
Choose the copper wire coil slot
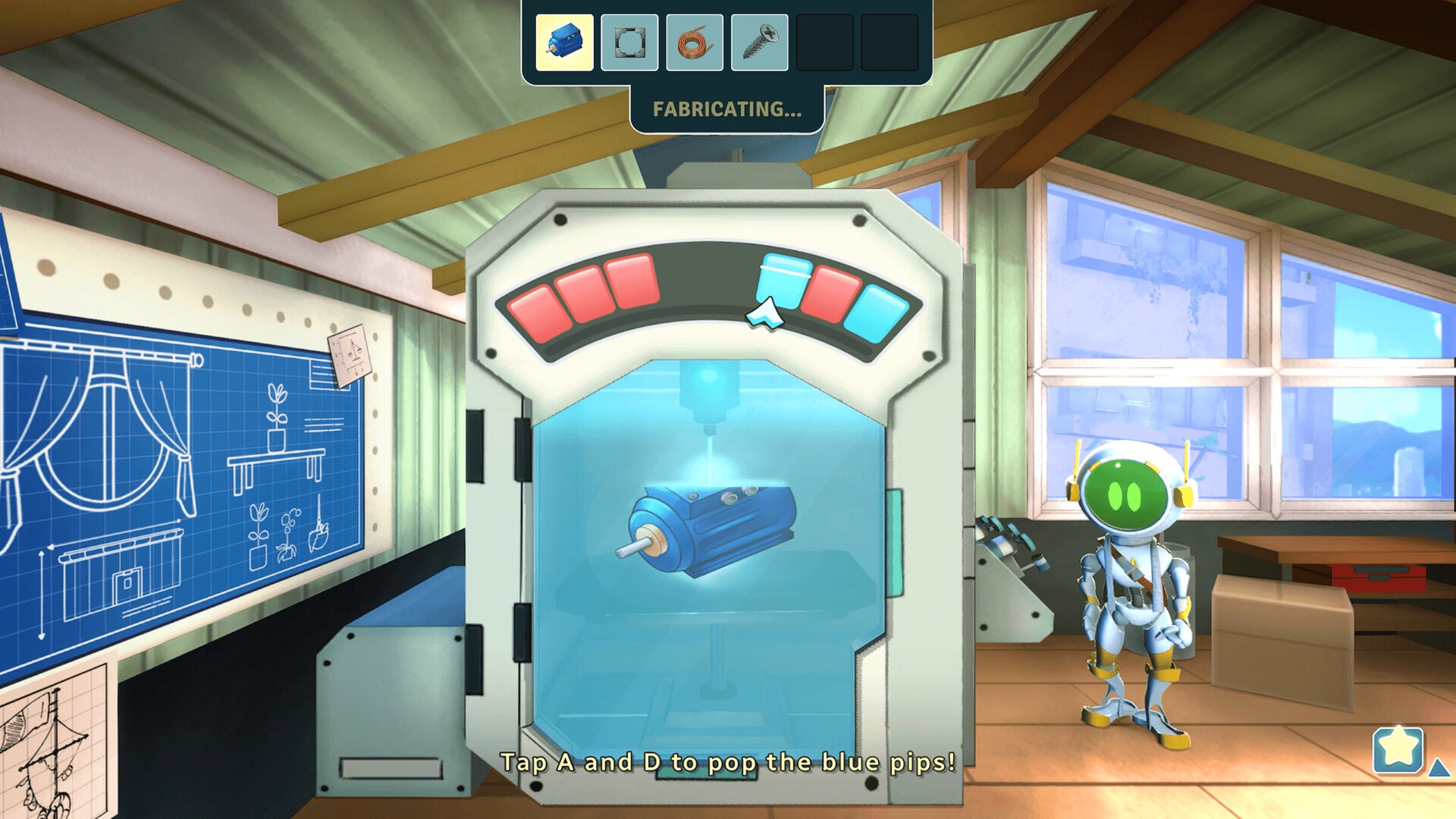(694, 42)
